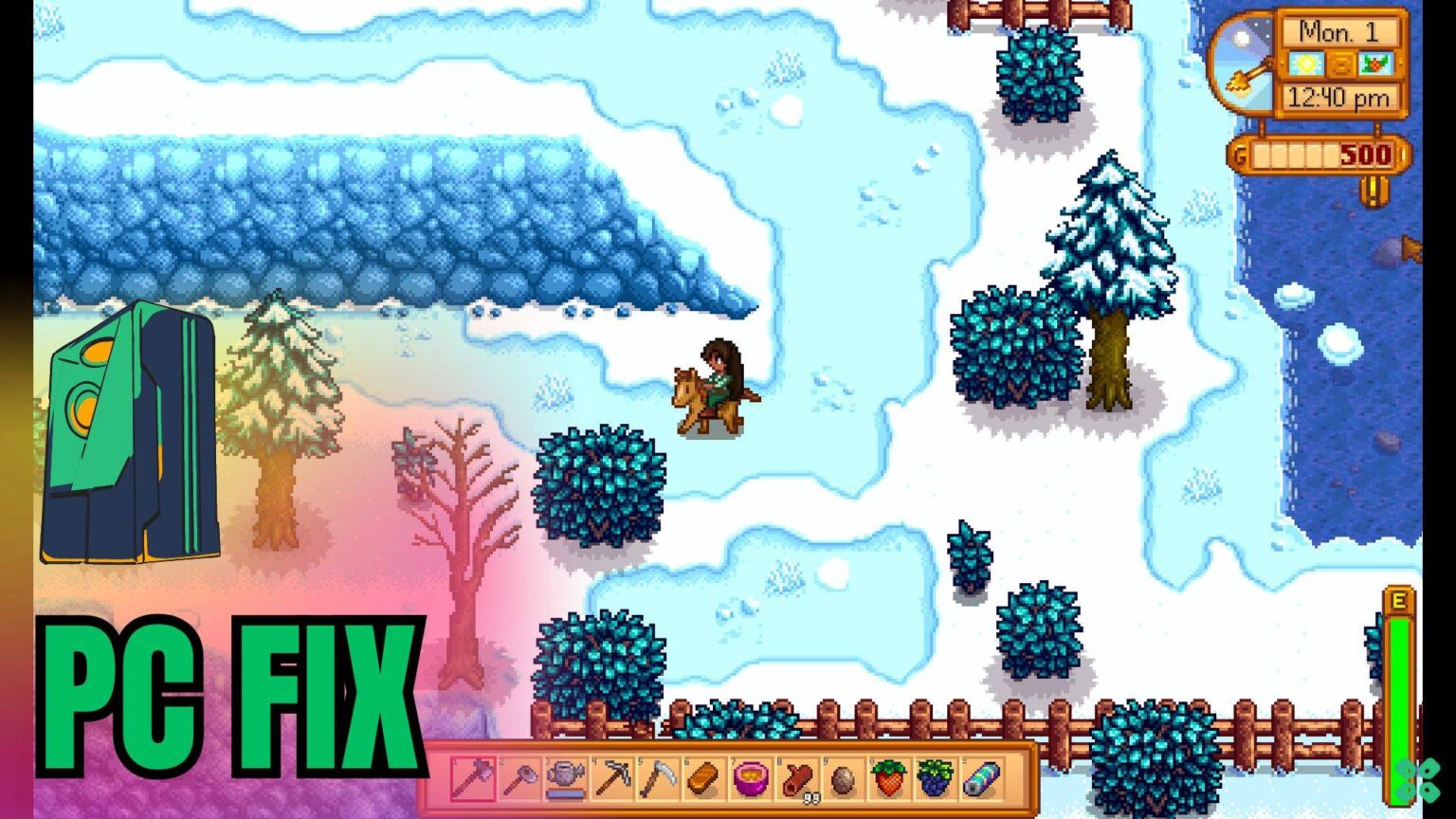Viewport: 1456px width, 819px height.
Task: Click the soup bowl item in slot 7
Action: click(750, 777)
